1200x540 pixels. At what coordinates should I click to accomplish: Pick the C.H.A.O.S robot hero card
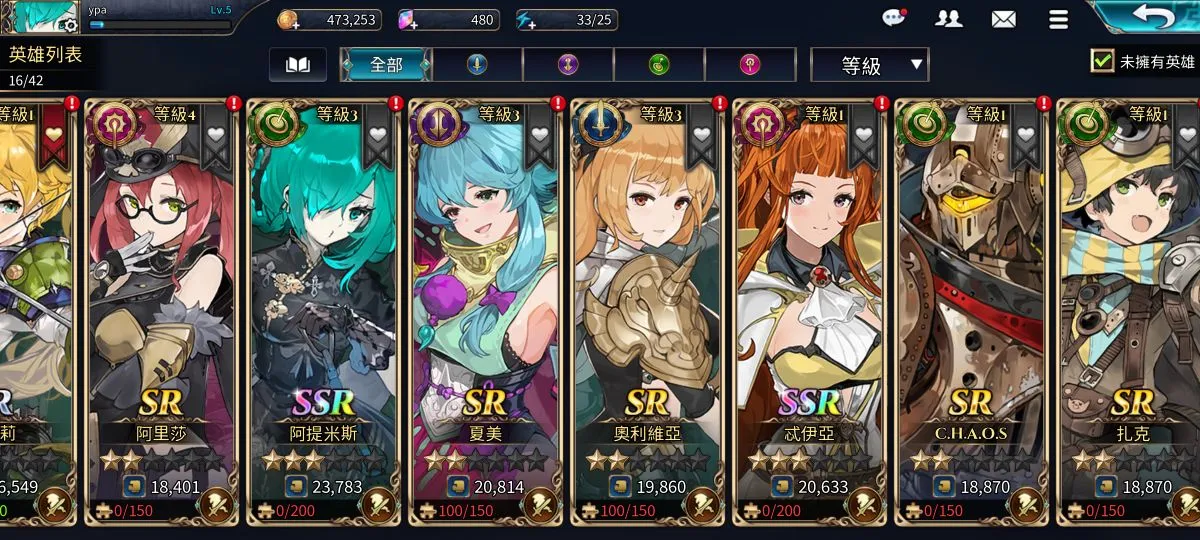[970, 300]
